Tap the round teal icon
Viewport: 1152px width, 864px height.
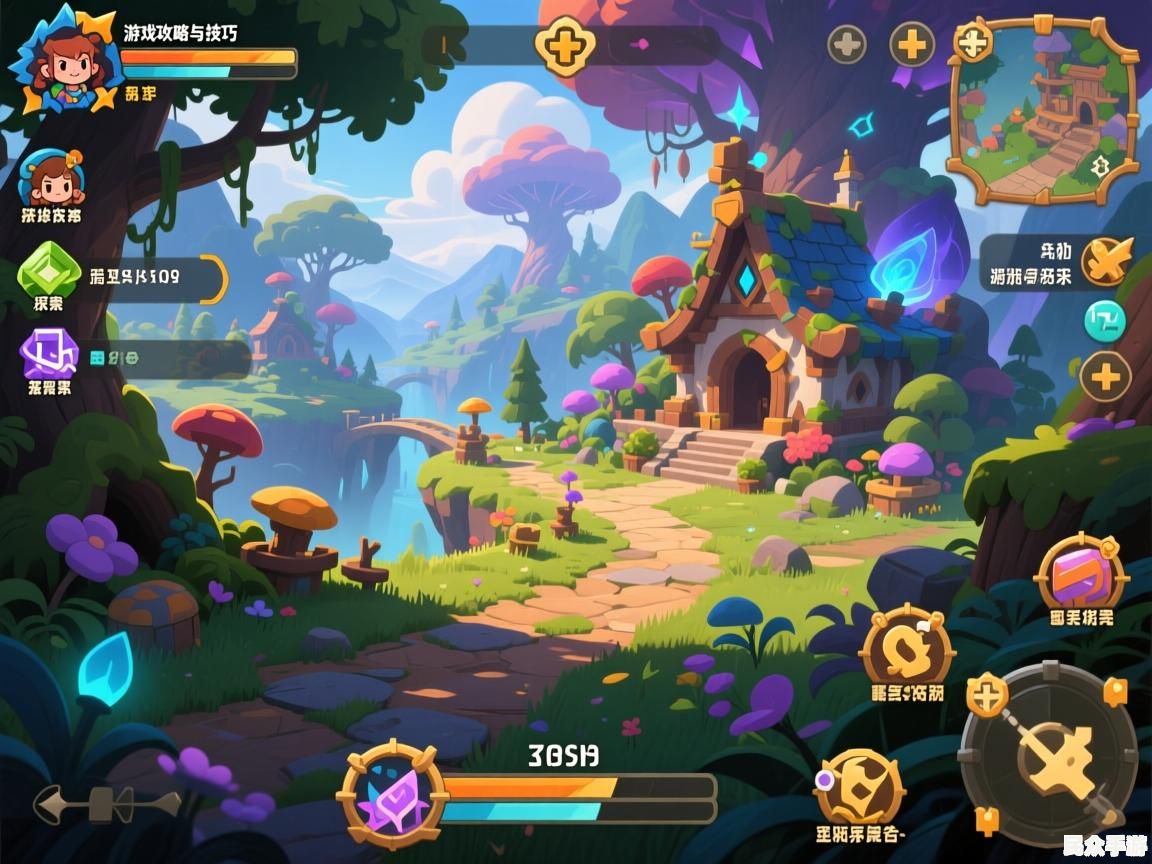(1105, 321)
